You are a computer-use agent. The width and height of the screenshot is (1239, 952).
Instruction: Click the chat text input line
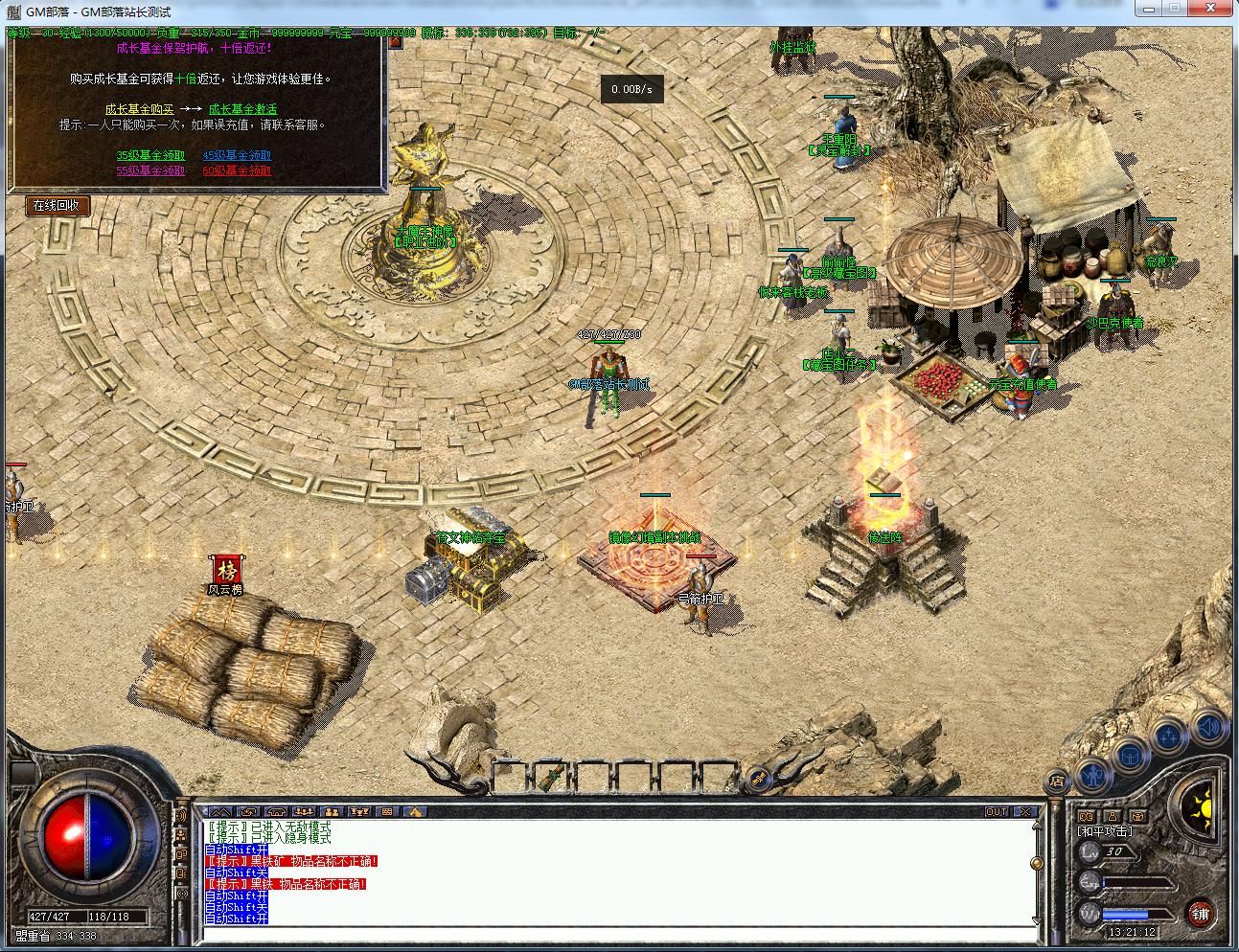coord(613,934)
